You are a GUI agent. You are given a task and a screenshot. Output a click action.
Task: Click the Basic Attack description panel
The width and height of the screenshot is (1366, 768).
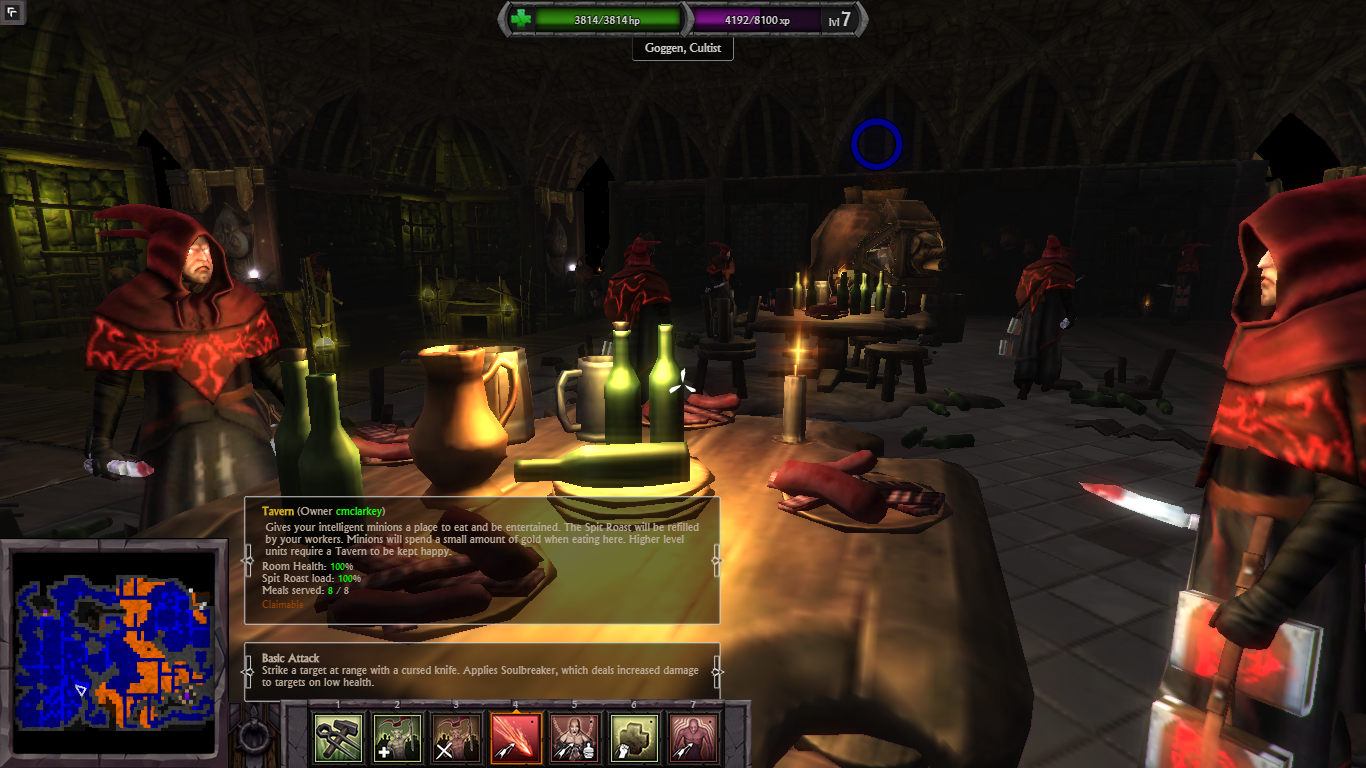(482, 670)
